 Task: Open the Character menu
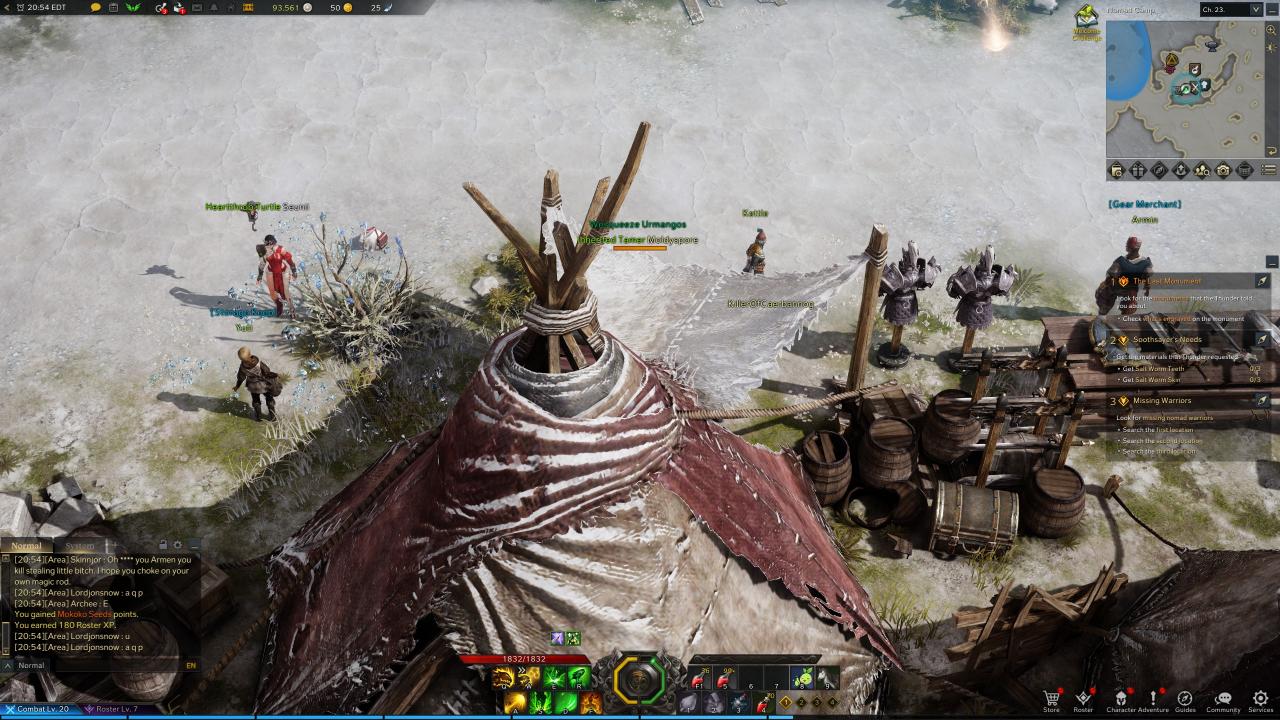click(1121, 699)
